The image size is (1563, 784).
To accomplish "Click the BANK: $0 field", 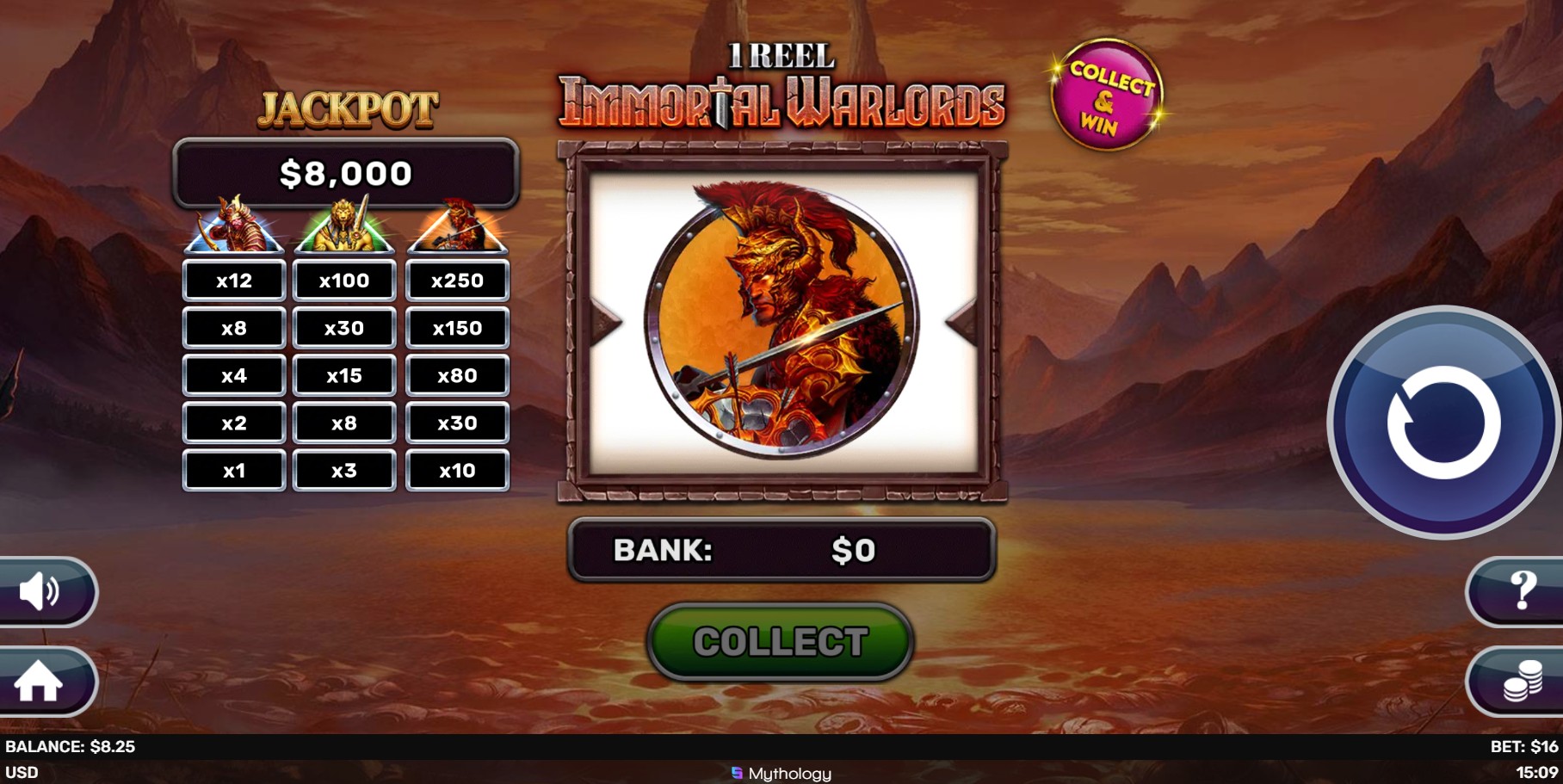I will tap(779, 551).
